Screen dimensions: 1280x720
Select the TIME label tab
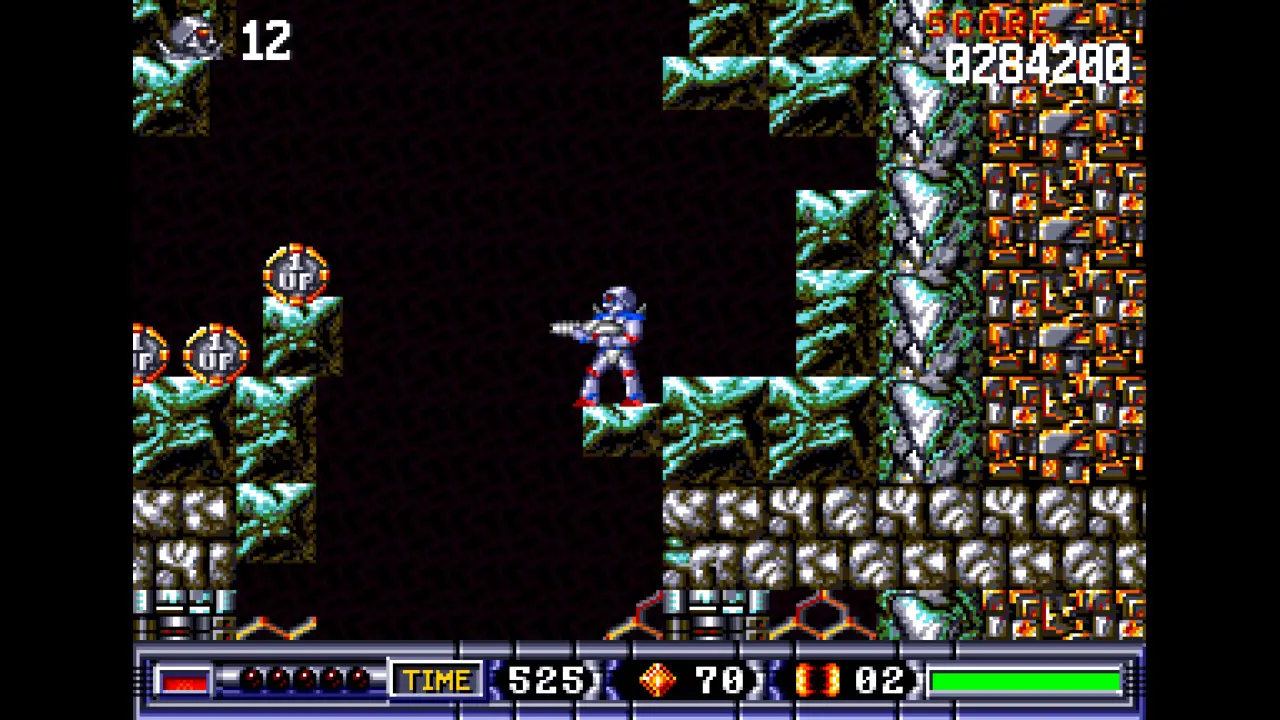434,681
